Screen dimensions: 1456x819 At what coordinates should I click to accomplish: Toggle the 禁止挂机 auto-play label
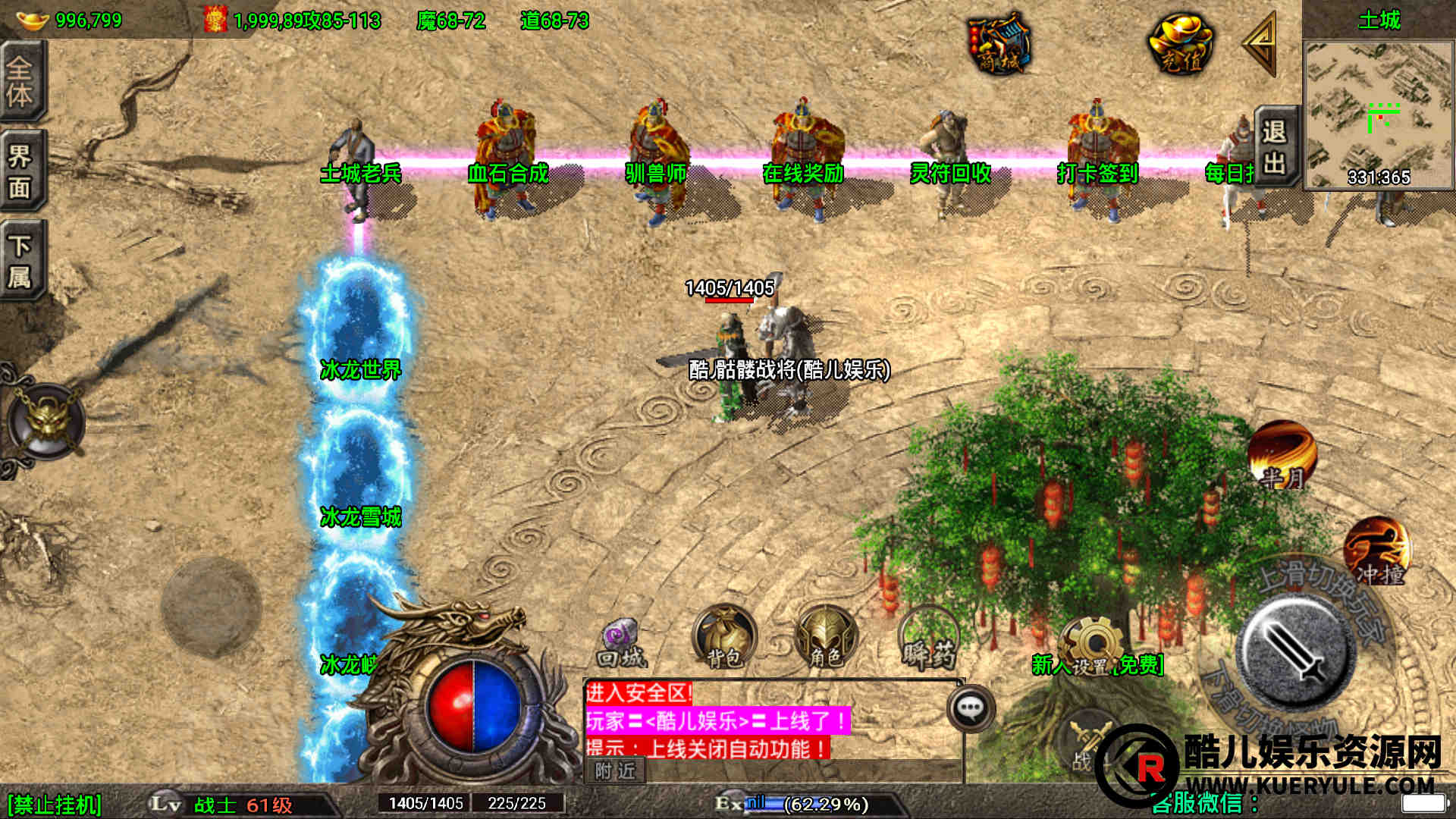pos(55,805)
